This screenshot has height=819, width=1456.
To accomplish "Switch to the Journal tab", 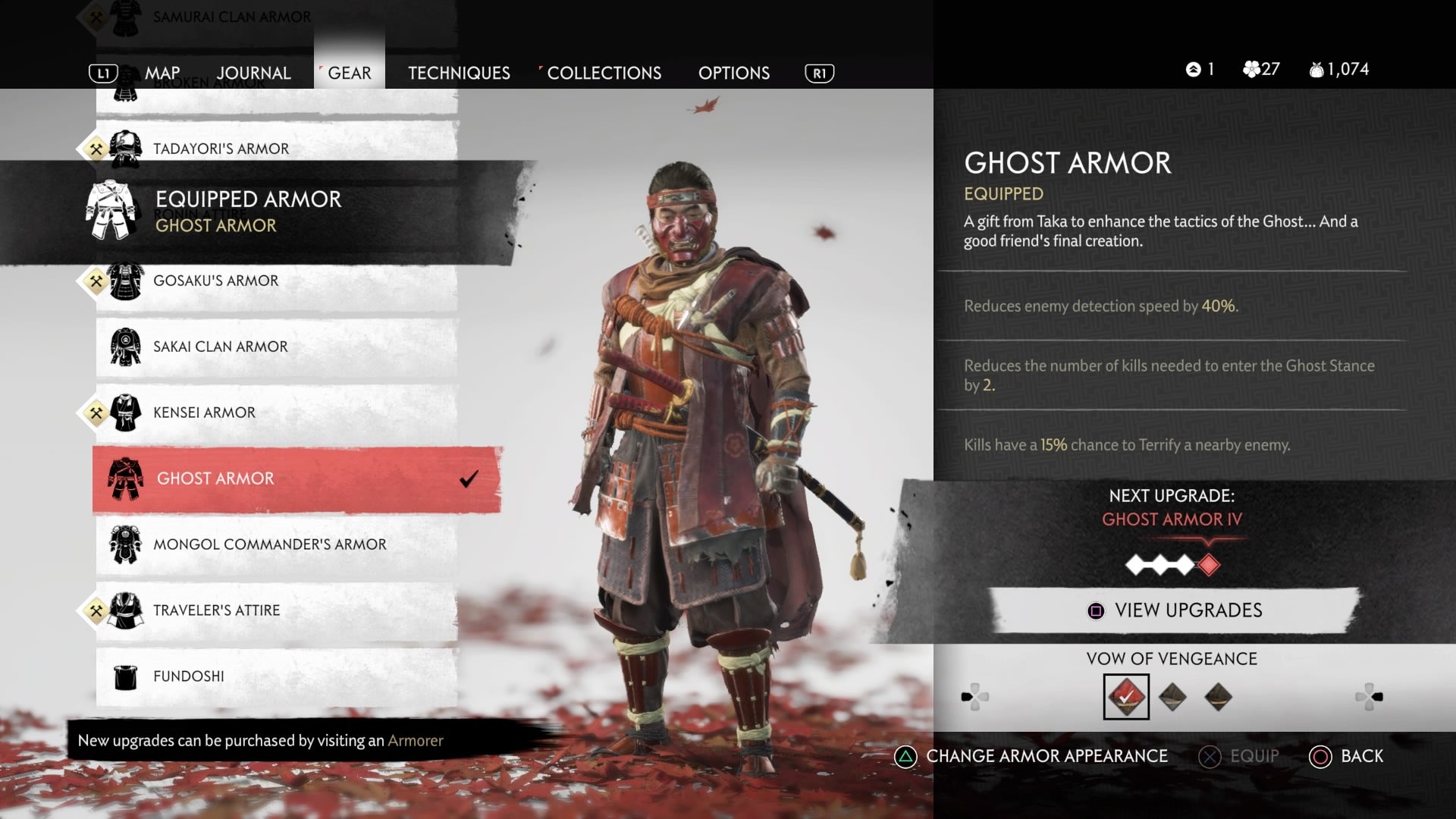I will pos(253,73).
